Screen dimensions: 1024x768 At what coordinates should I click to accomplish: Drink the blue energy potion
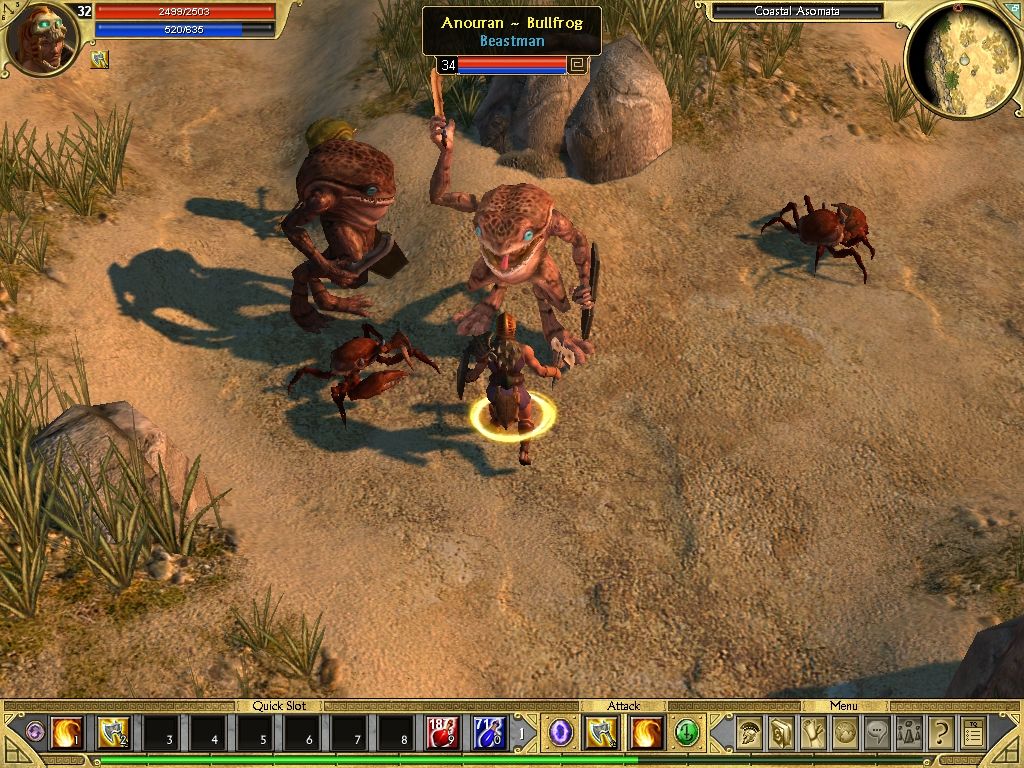tap(490, 734)
